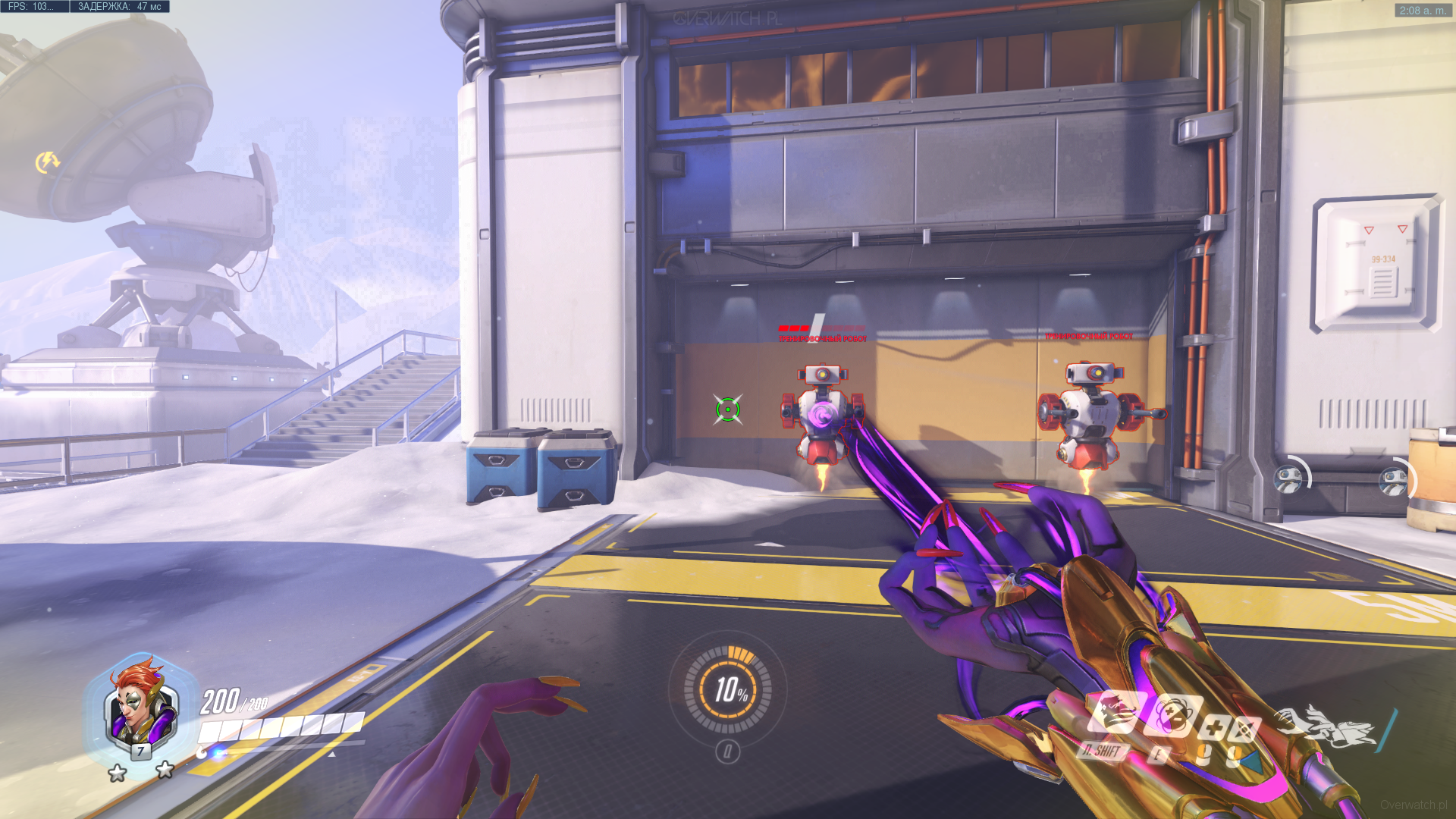This screenshot has width=1456, height=819.
Task: Activate the Fade ability icon
Action: coord(1114,713)
